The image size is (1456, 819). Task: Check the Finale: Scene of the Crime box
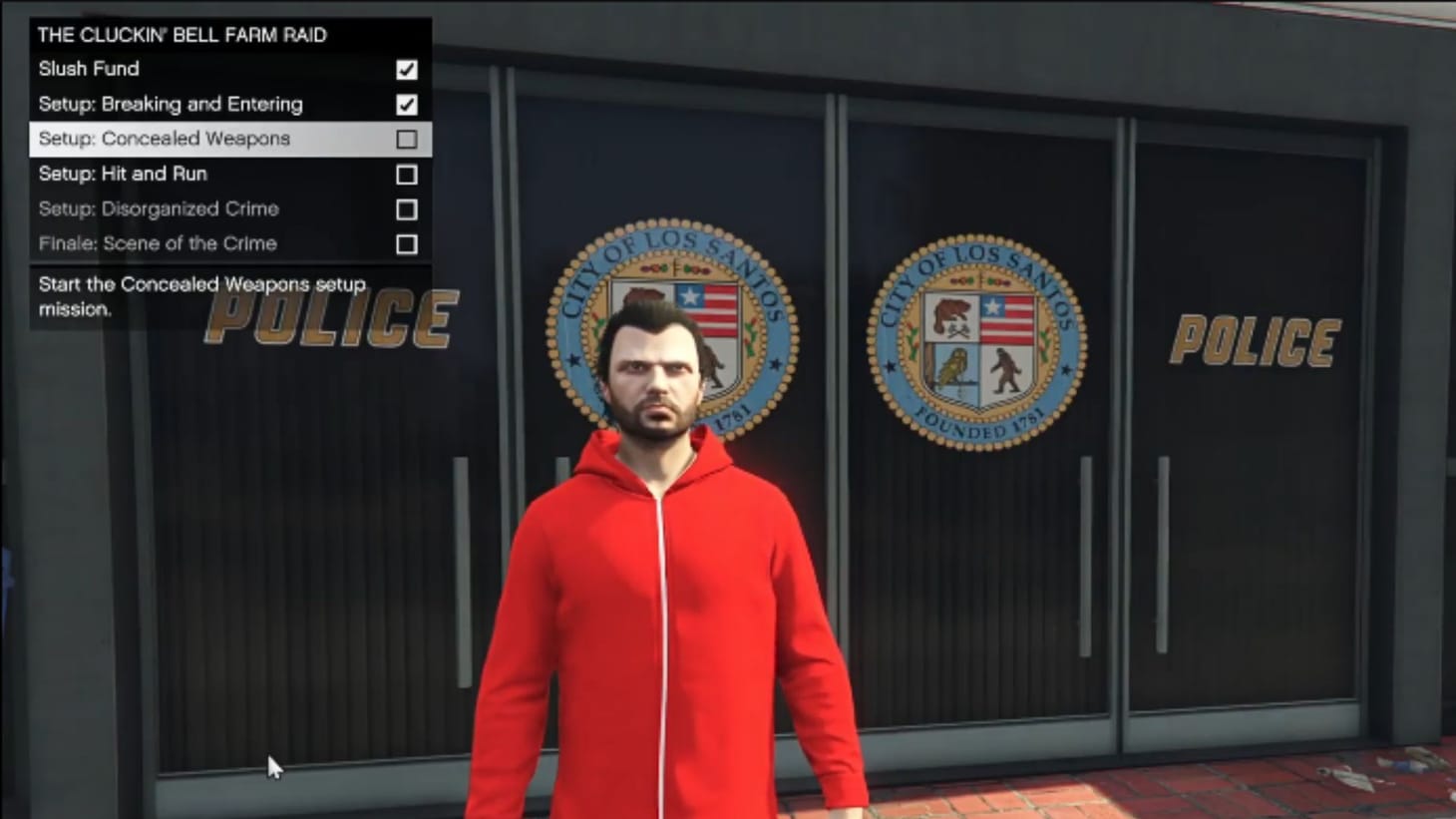click(406, 244)
